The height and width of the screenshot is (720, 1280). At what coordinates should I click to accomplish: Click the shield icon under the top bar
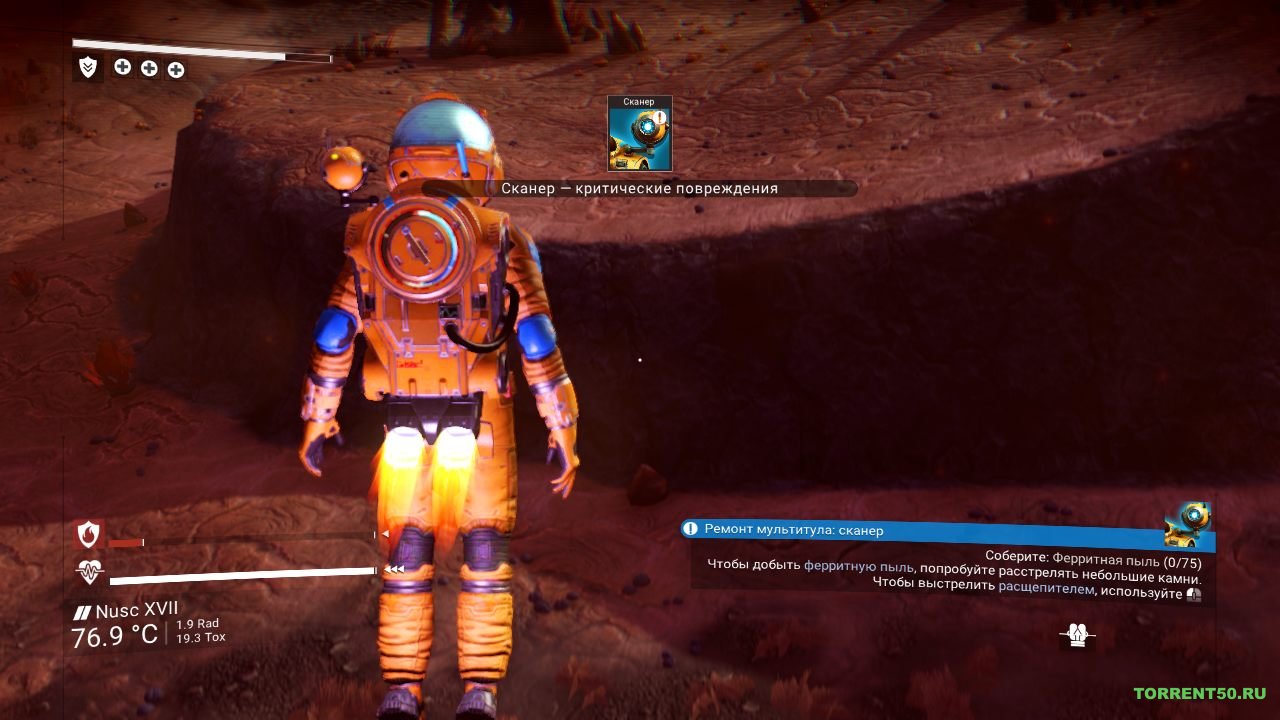88,67
